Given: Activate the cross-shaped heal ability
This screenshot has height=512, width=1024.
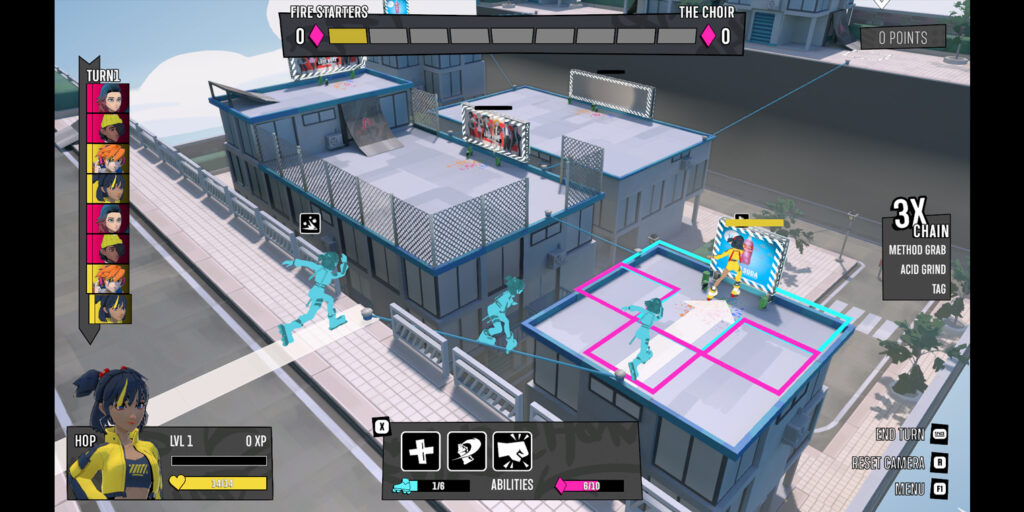Looking at the screenshot, I should (420, 451).
